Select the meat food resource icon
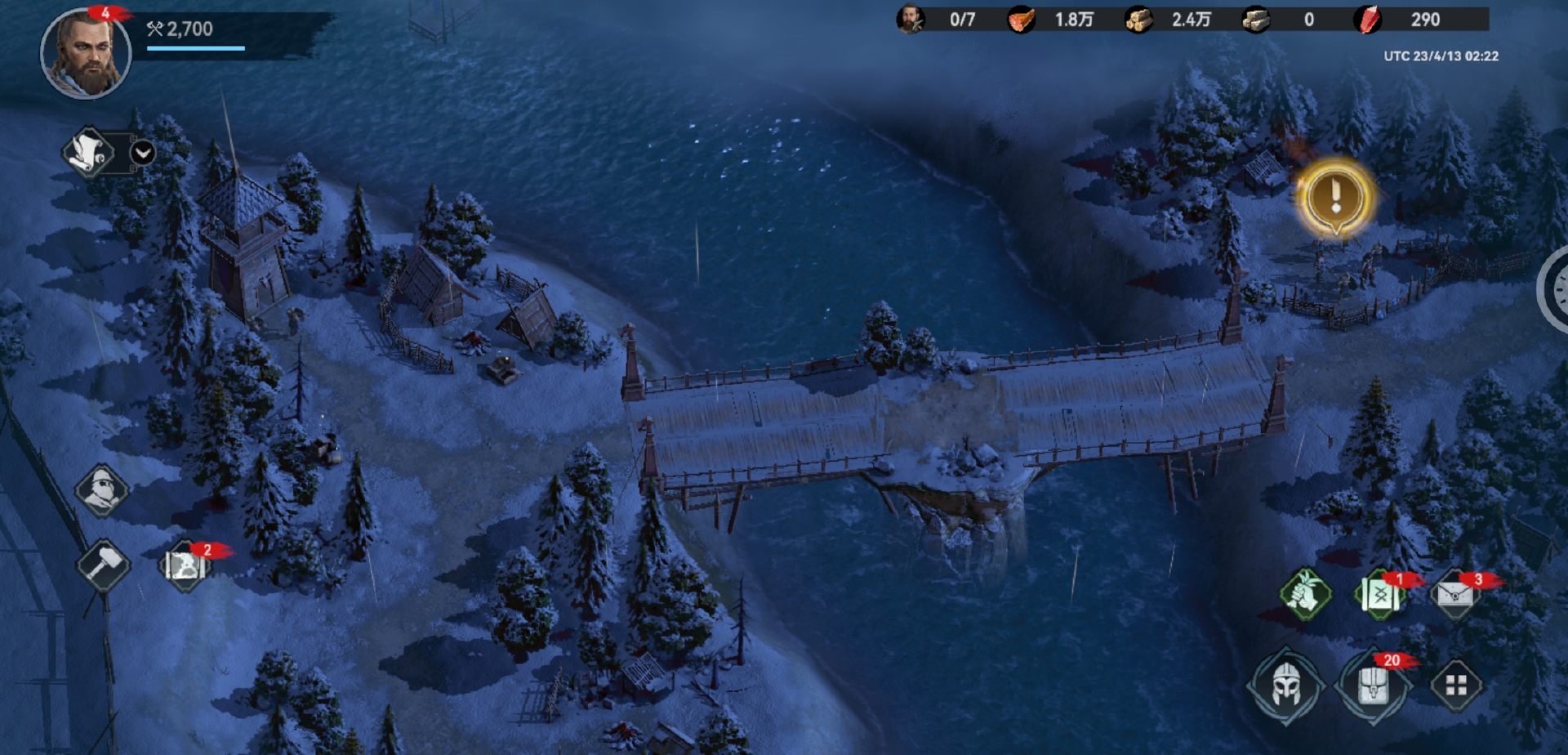This screenshot has width=1568, height=755. click(1021, 20)
